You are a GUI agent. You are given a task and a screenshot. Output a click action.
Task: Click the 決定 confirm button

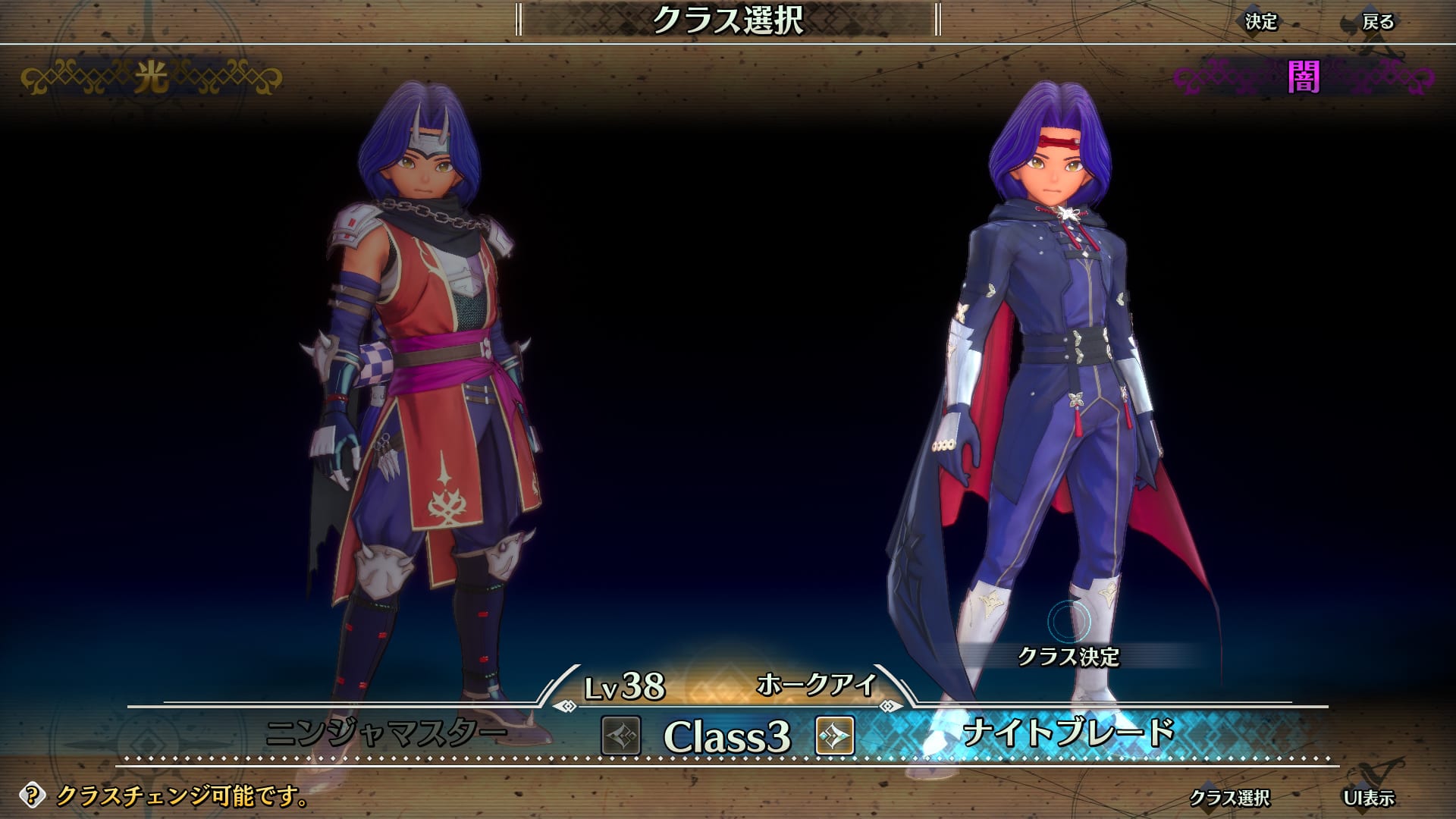pyautogui.click(x=1261, y=22)
